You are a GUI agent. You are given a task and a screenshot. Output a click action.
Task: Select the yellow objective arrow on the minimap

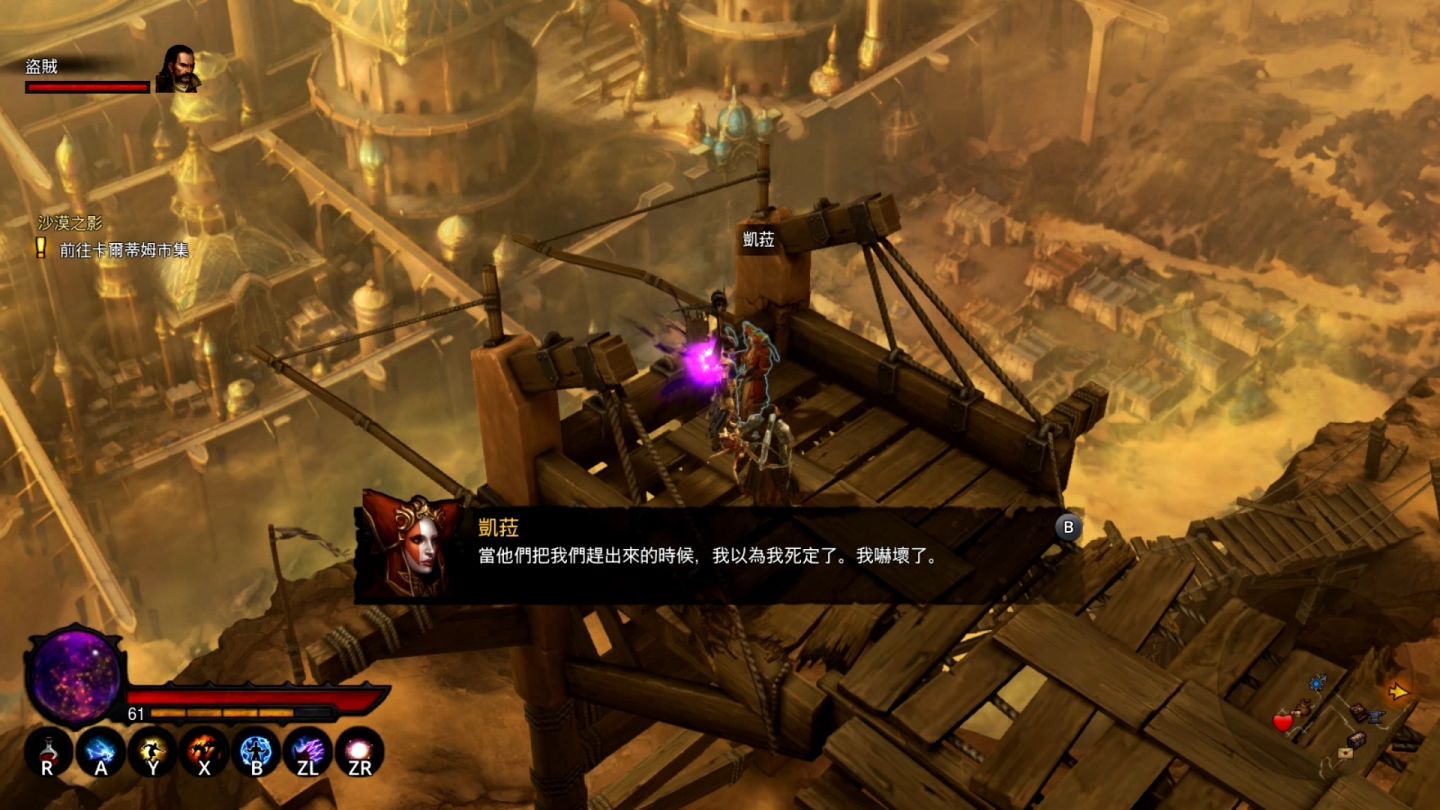pos(1399,691)
